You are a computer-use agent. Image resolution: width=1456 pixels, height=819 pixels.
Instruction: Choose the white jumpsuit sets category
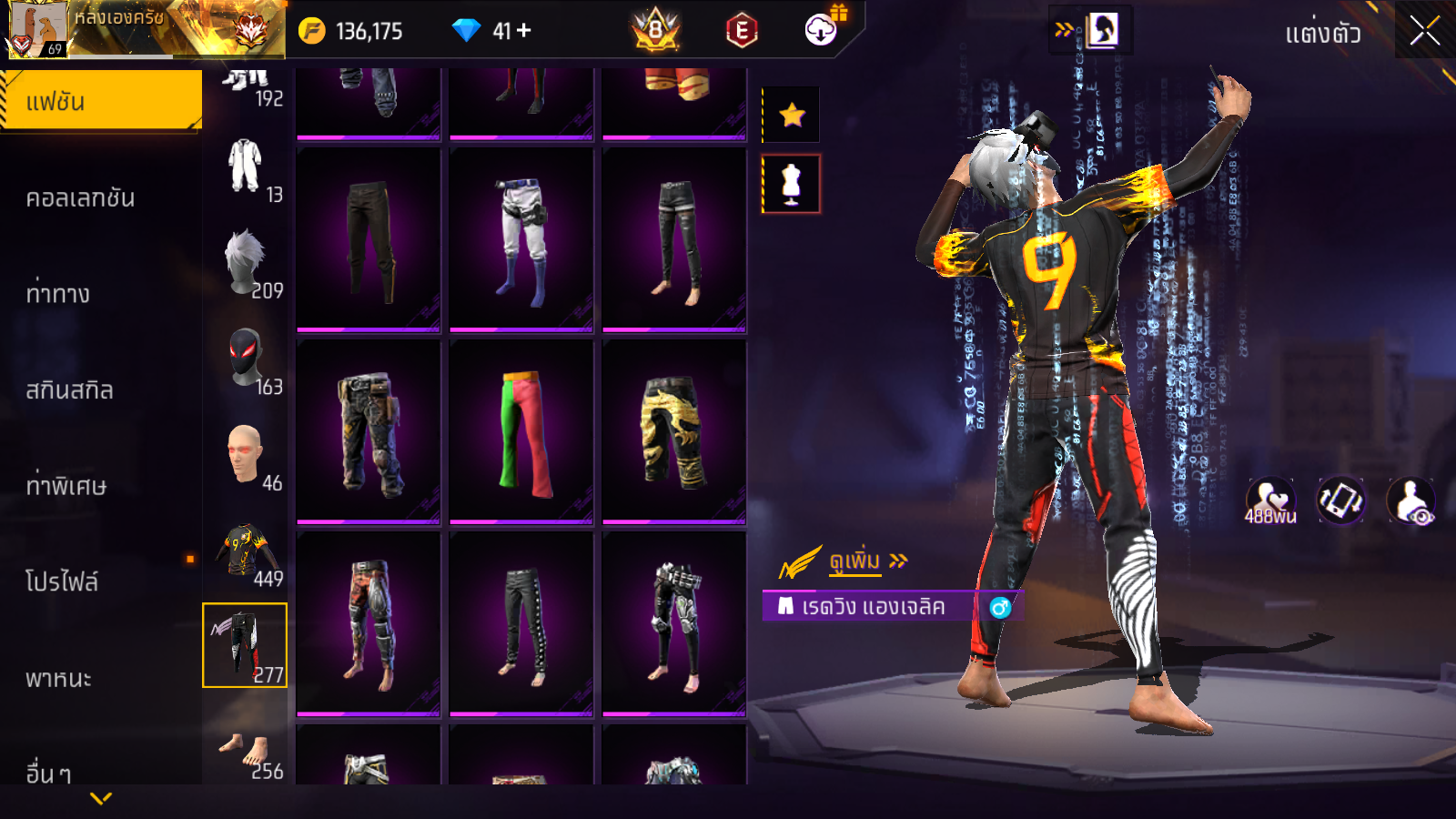click(x=246, y=167)
